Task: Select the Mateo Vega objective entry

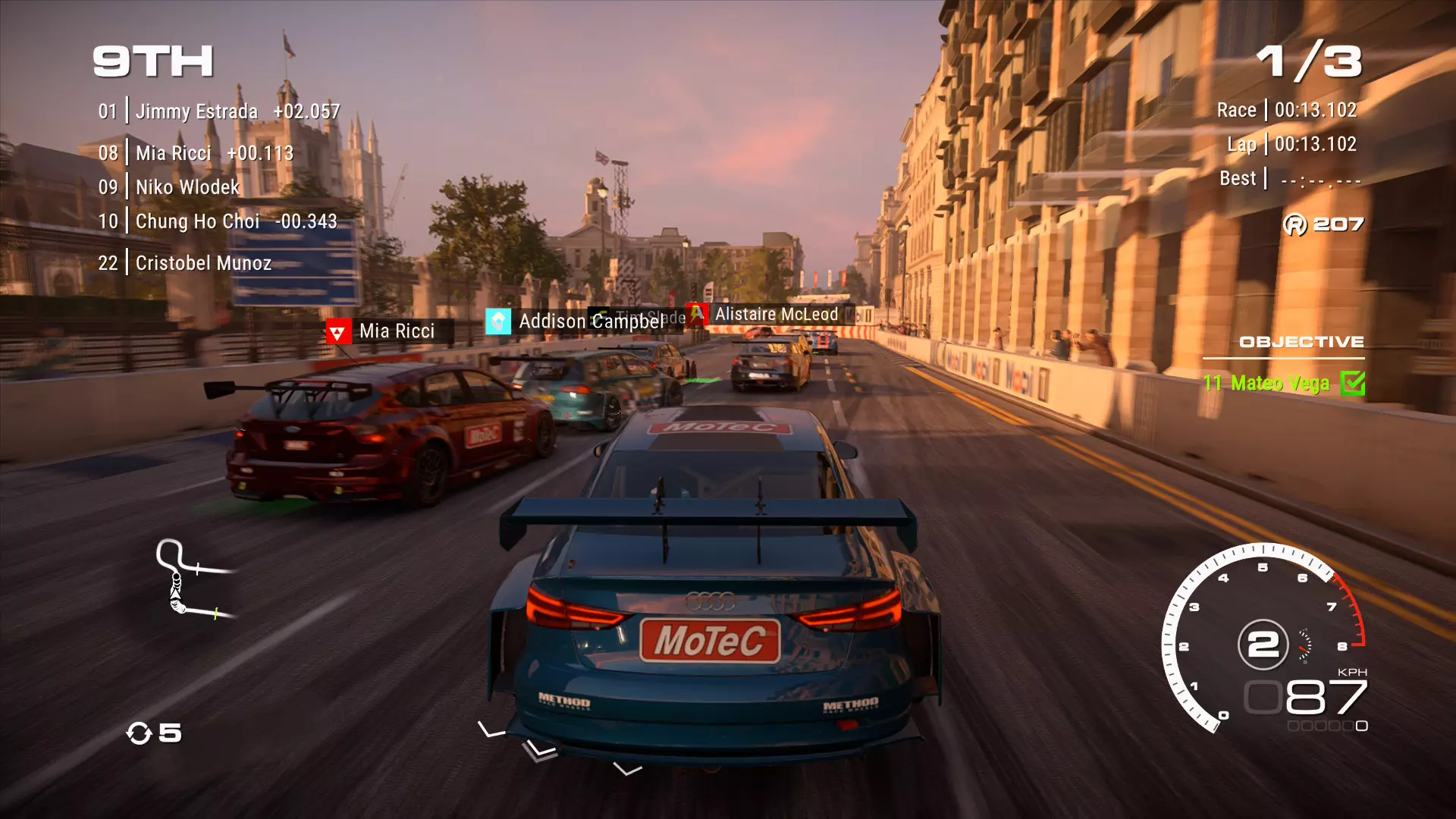Action: coord(1266,384)
